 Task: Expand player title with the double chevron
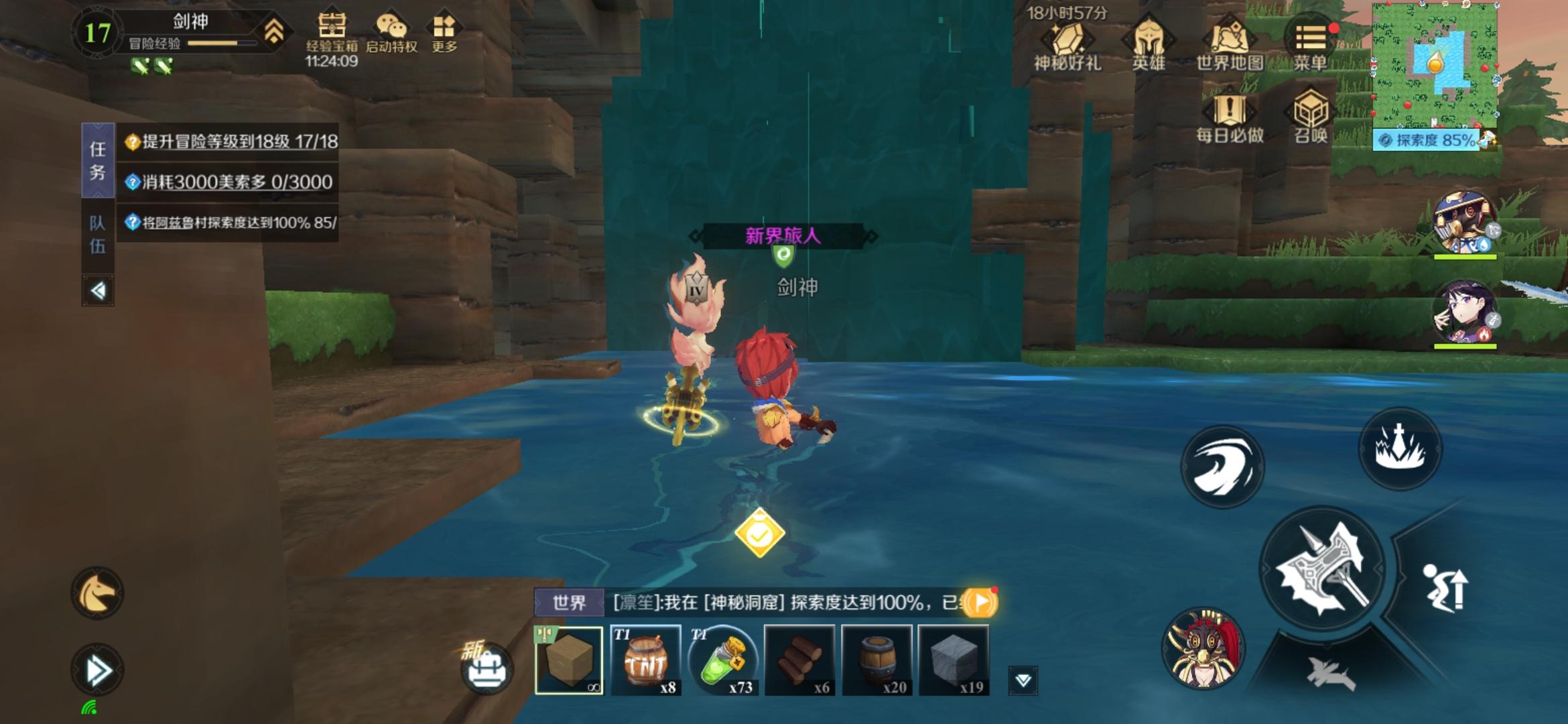(273, 30)
